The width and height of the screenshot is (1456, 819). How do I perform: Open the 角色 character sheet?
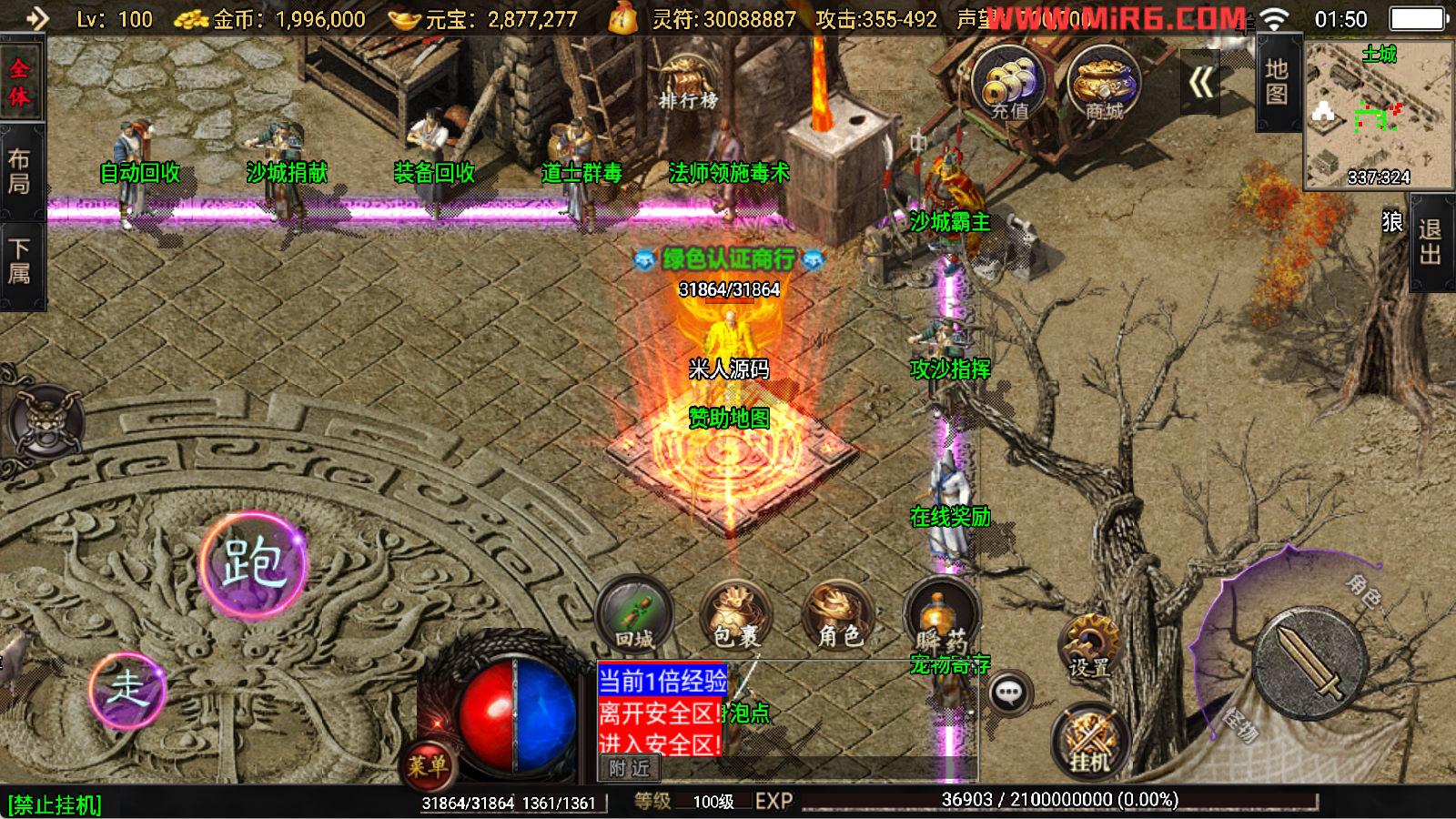tap(838, 616)
